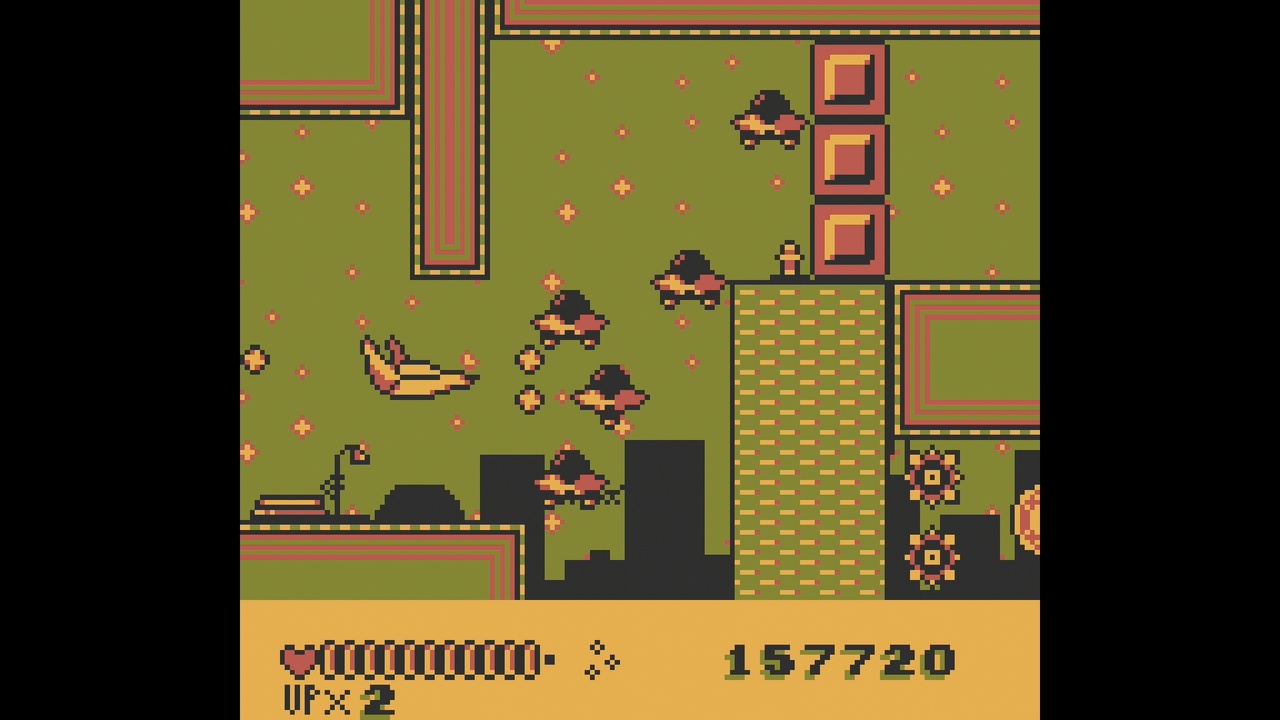The width and height of the screenshot is (1280, 720).
Task: Click the segmented health bar gauge
Action: pos(430,658)
